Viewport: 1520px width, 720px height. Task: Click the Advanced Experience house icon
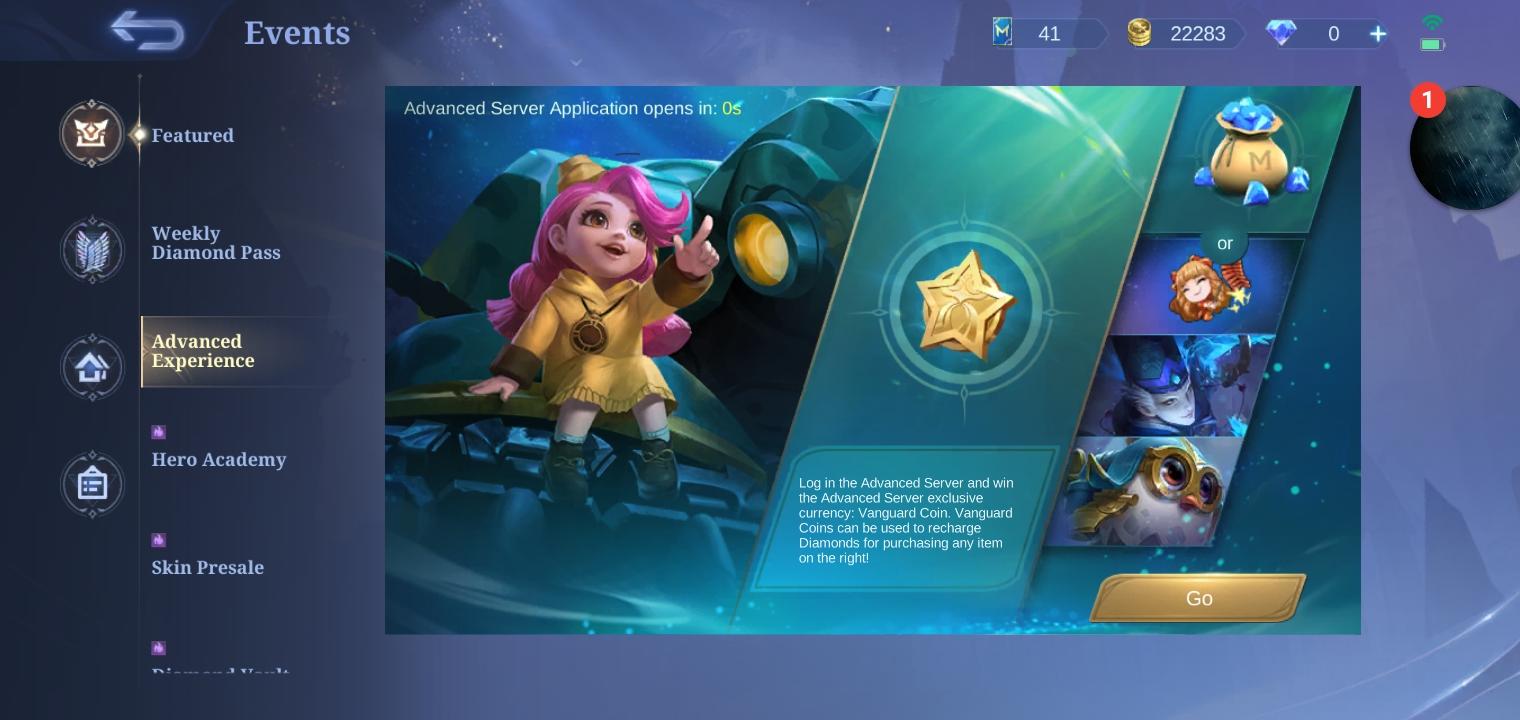coord(91,367)
